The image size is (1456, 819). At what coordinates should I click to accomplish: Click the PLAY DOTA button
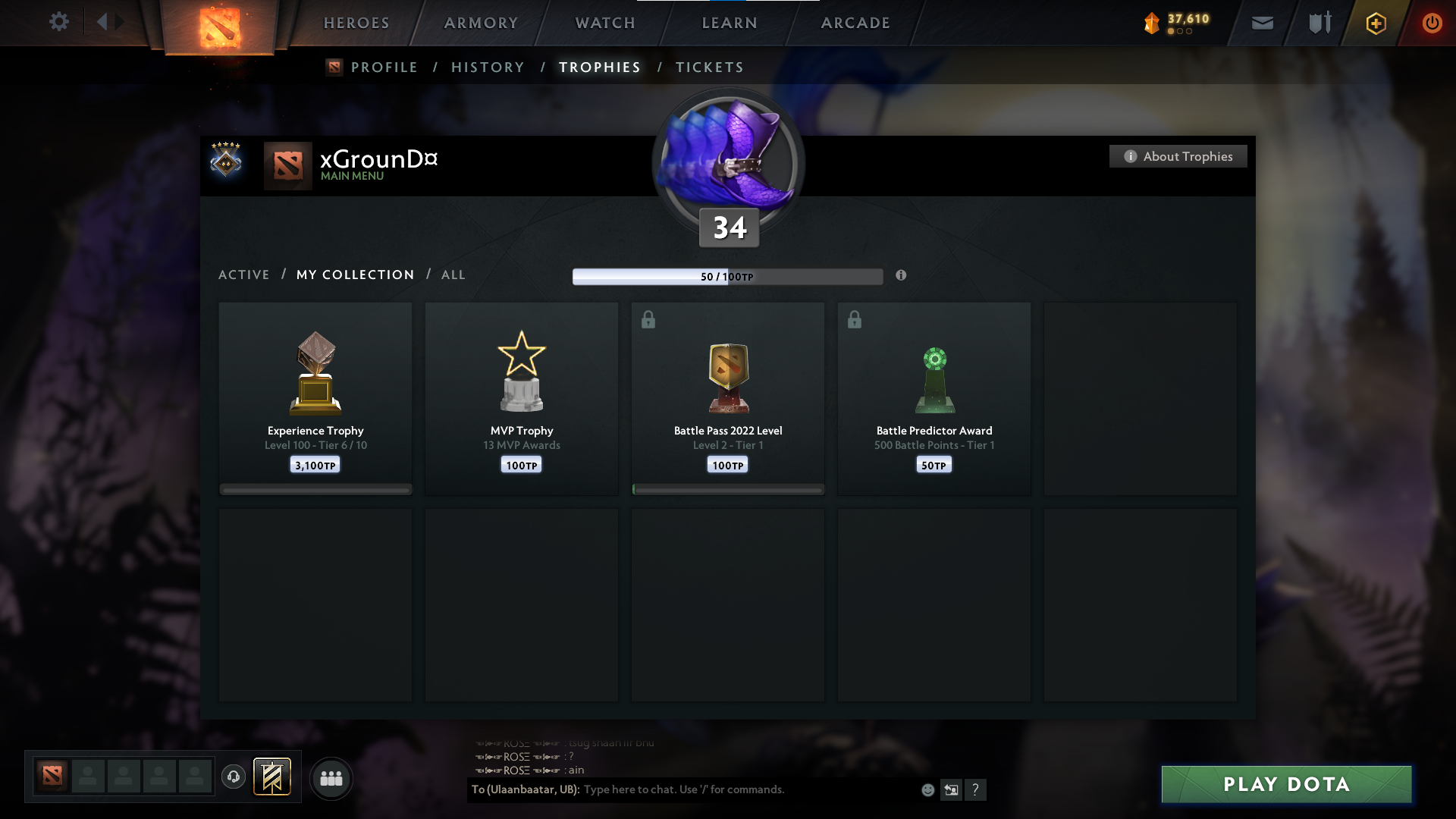pyautogui.click(x=1285, y=784)
